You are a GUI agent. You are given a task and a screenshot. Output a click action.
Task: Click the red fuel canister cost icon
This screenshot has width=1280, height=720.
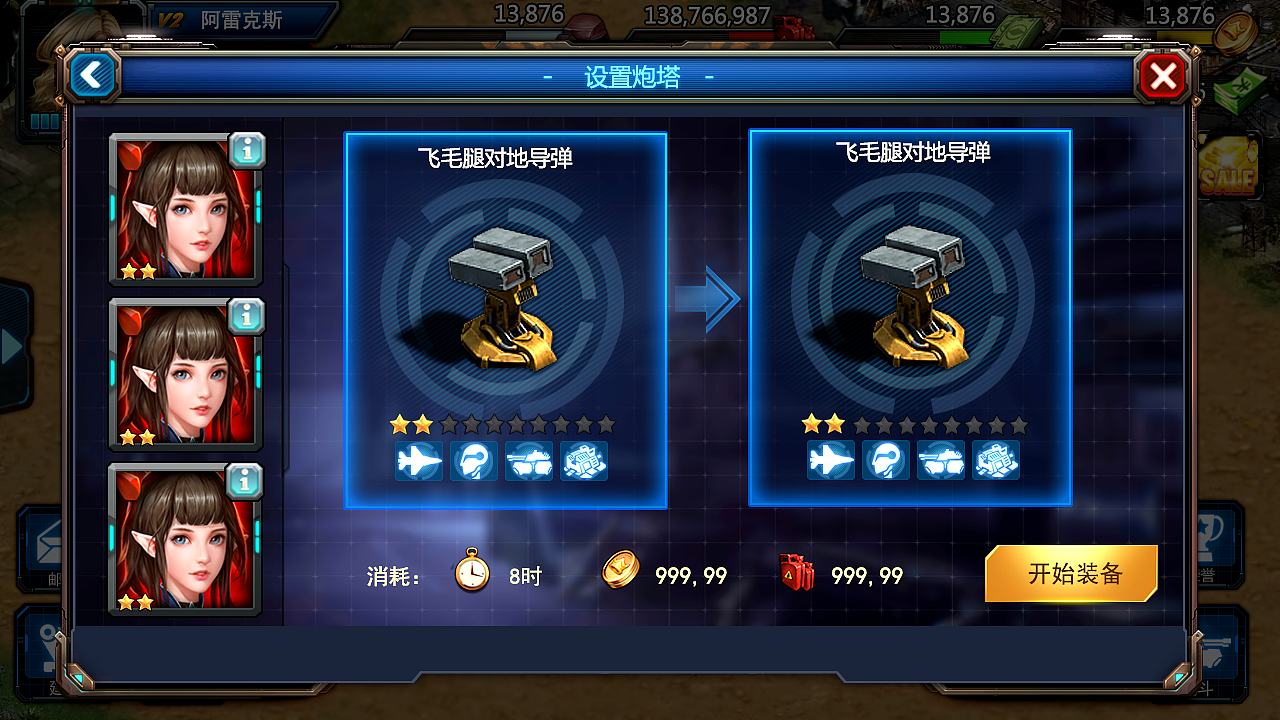click(797, 574)
